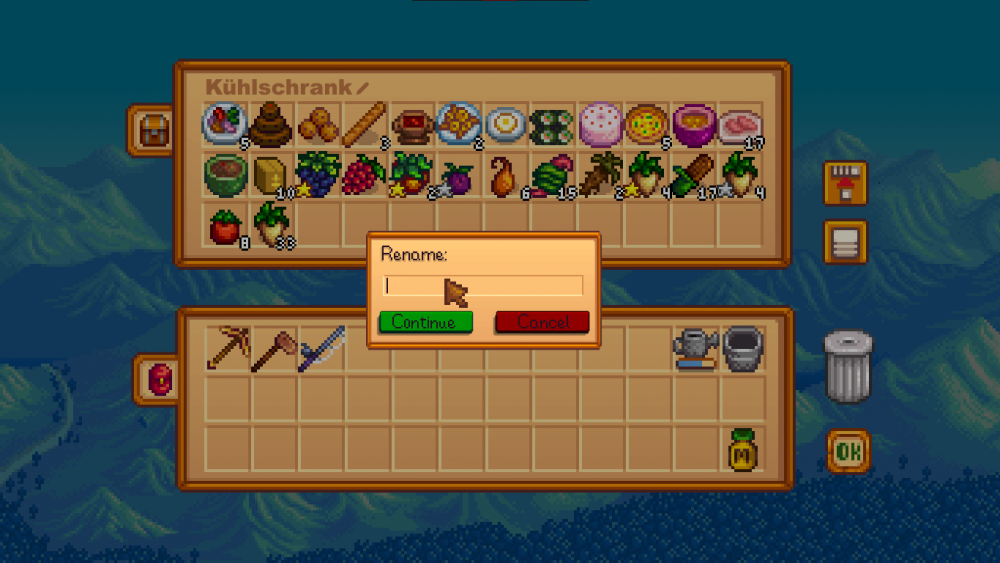
Task: Select the fried egg plate
Action: coord(506,126)
